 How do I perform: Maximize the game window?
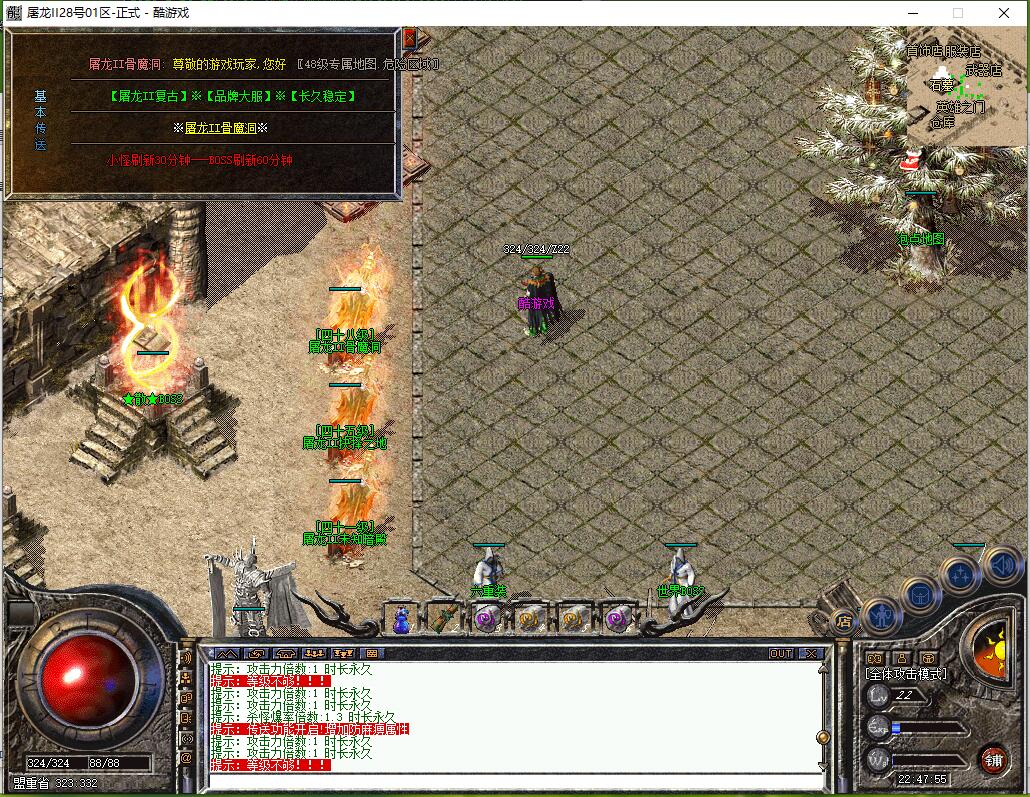point(957,13)
